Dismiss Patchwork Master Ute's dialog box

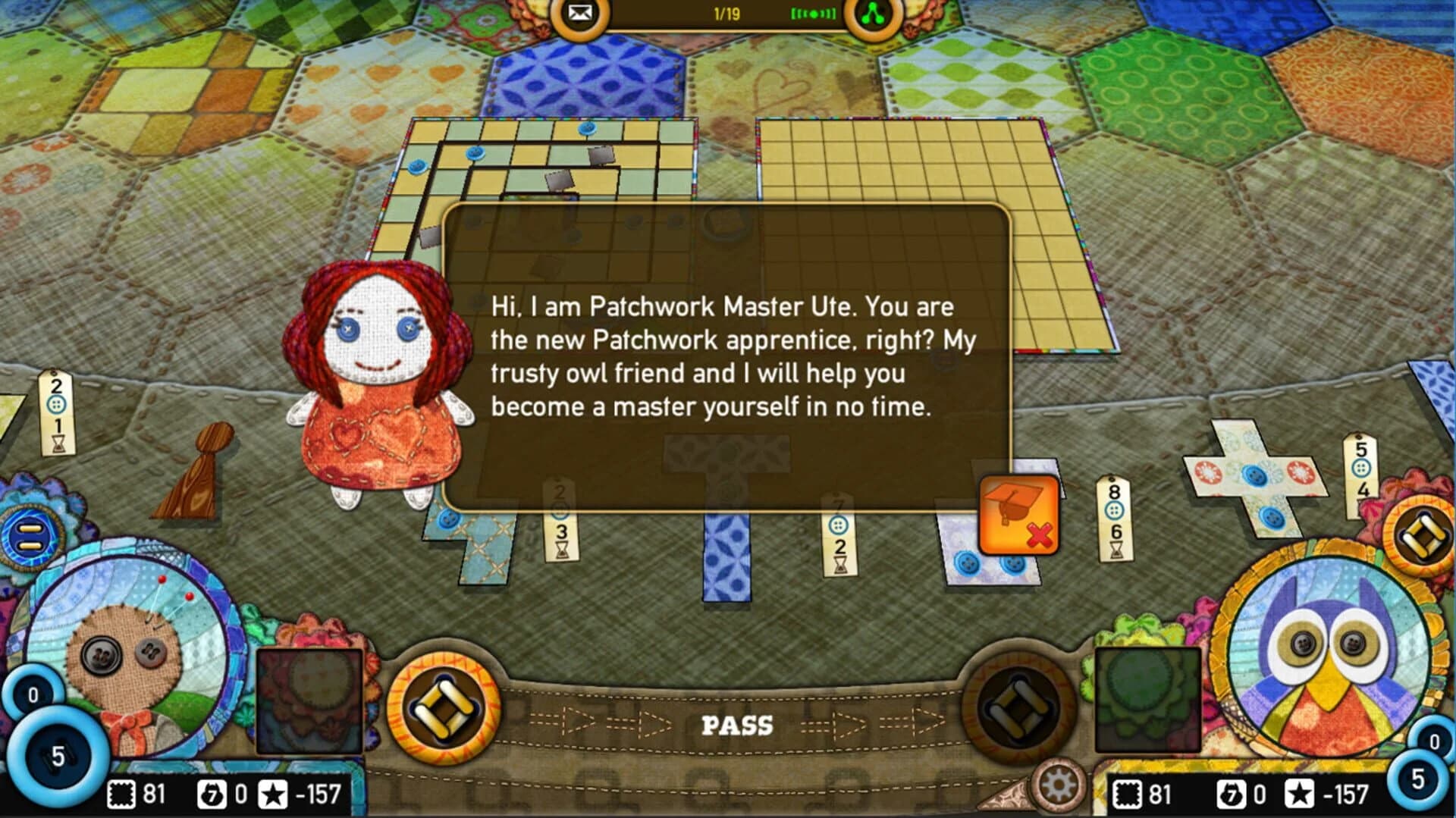(x=728, y=356)
